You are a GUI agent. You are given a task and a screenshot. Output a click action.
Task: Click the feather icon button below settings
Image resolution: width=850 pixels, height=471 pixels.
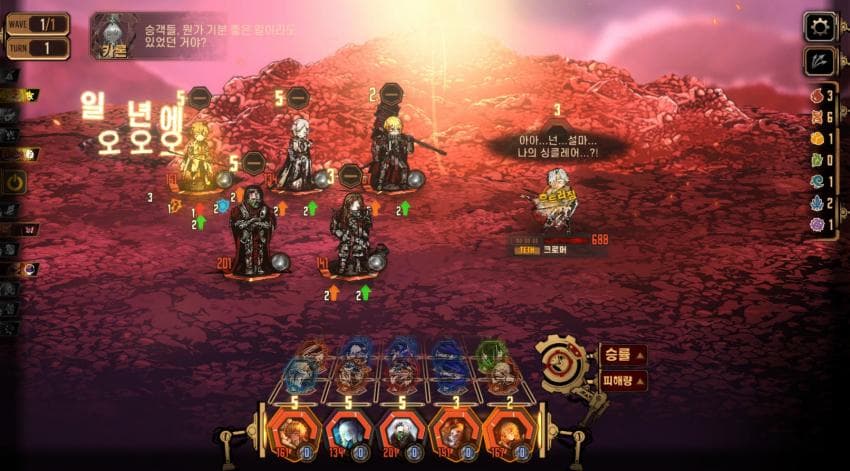820,62
